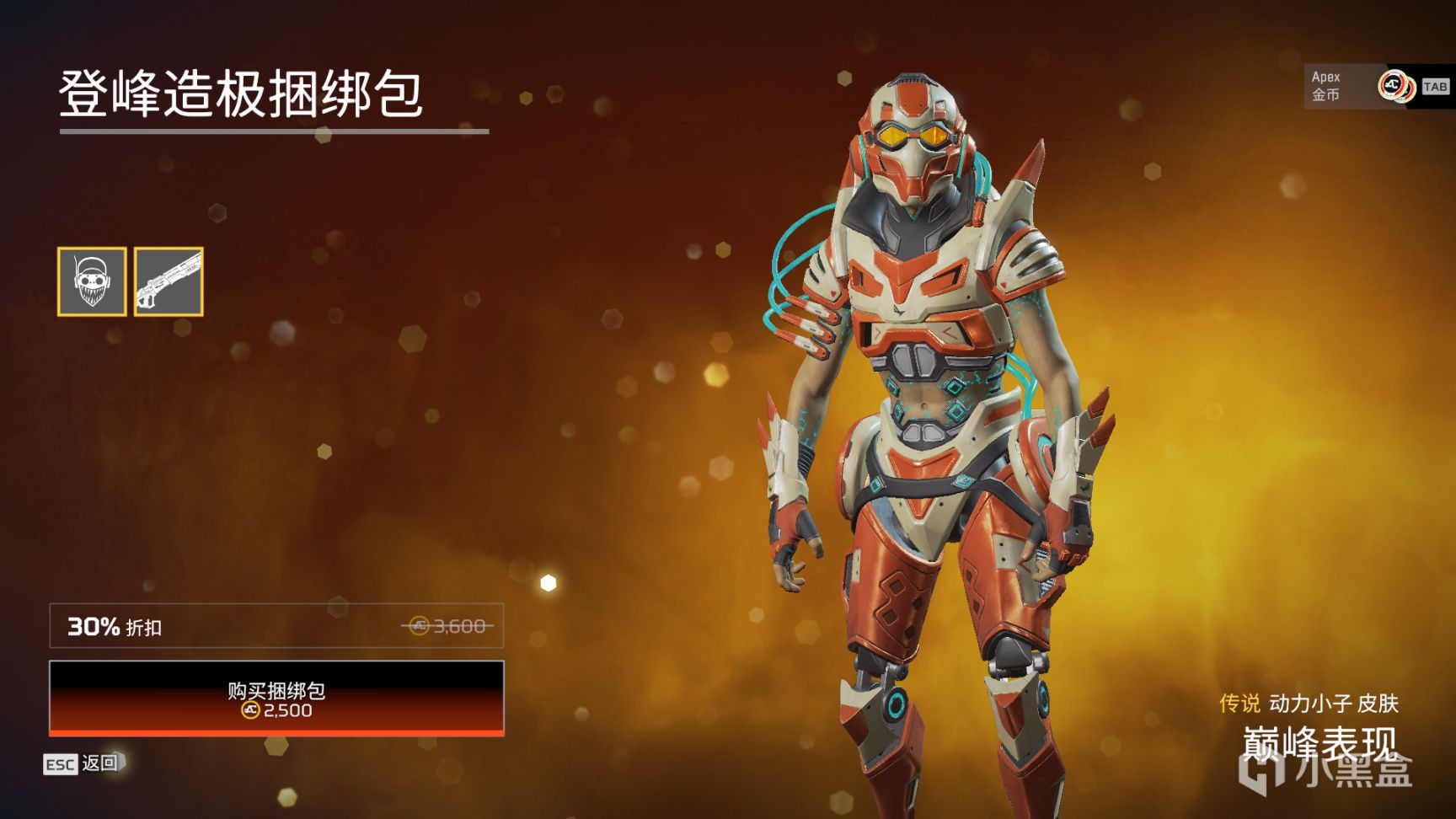
Task: Click the stacked Apex coins emblem top right
Action: pos(1394,87)
